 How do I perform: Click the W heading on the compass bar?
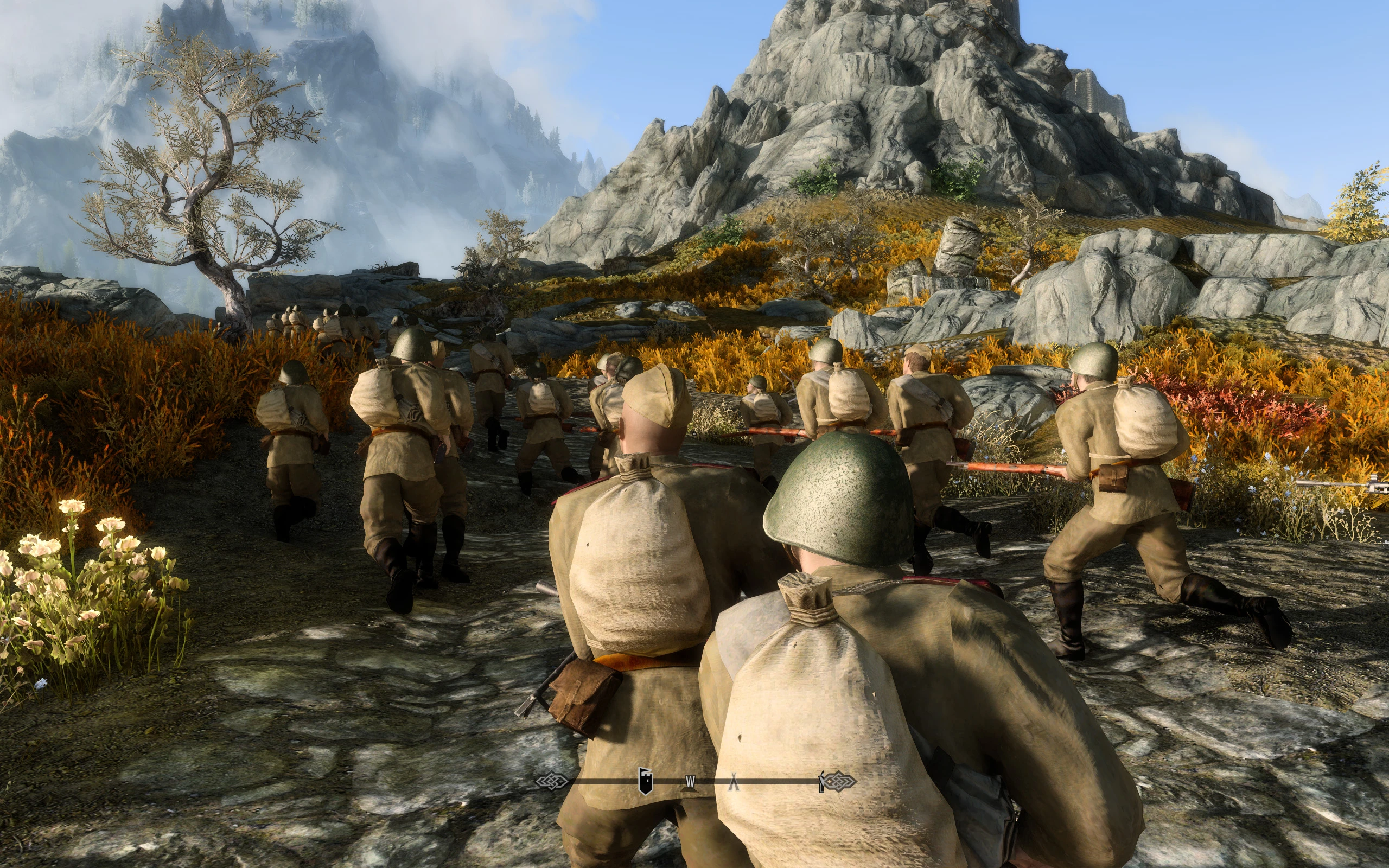point(691,781)
